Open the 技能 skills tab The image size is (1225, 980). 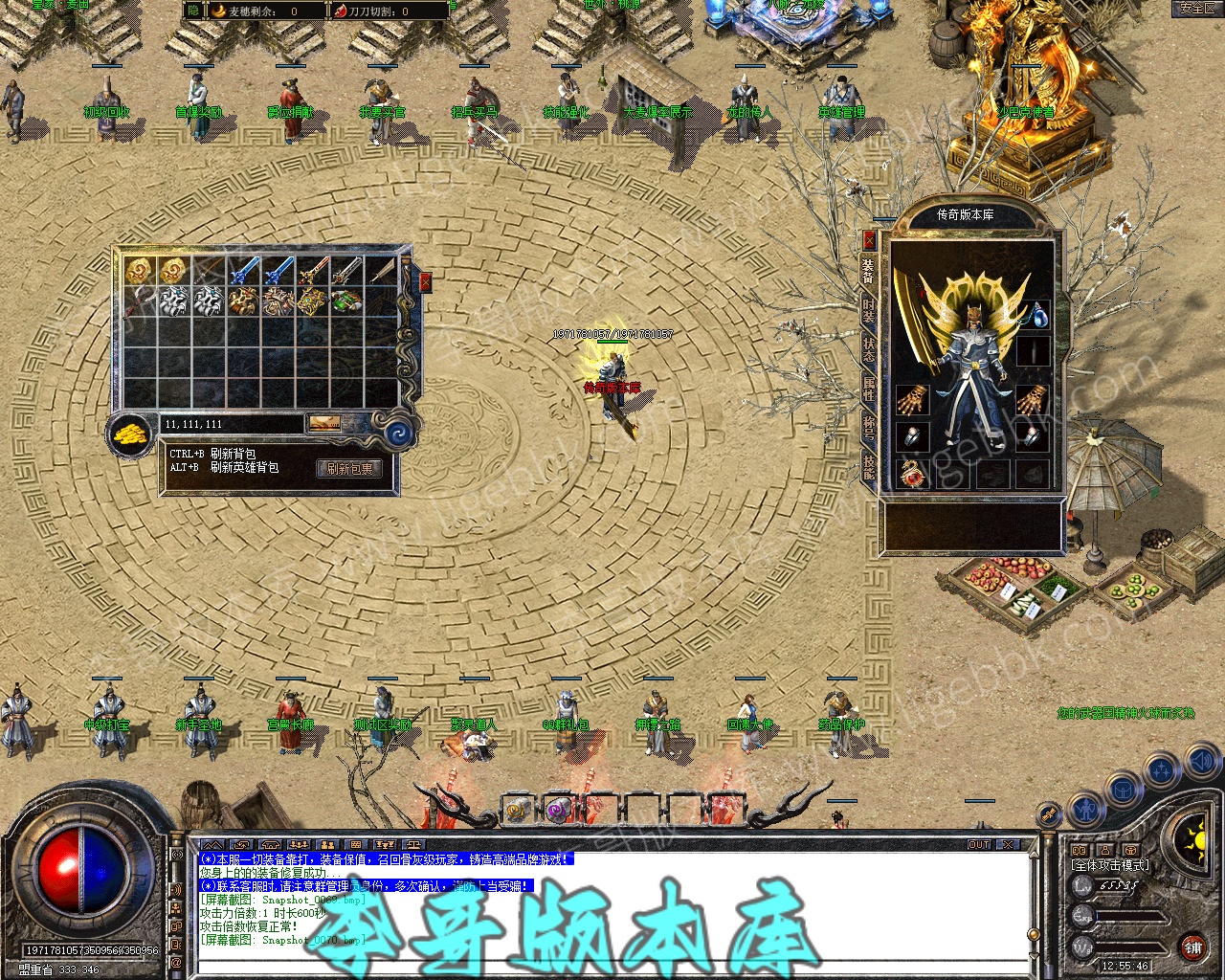pos(869,467)
